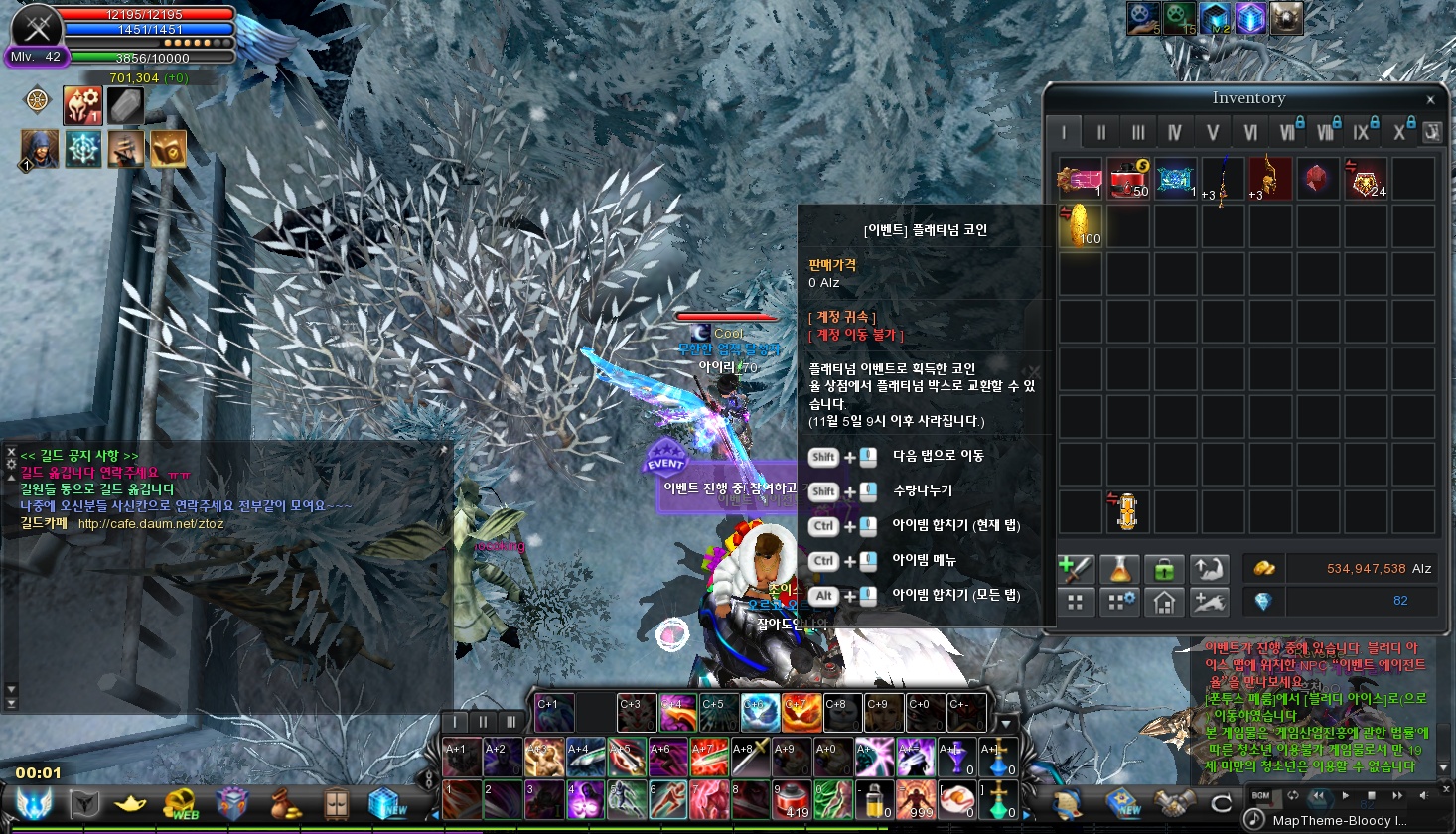
Task: Open the quest scroll icon in bottom bar
Action: click(1068, 803)
